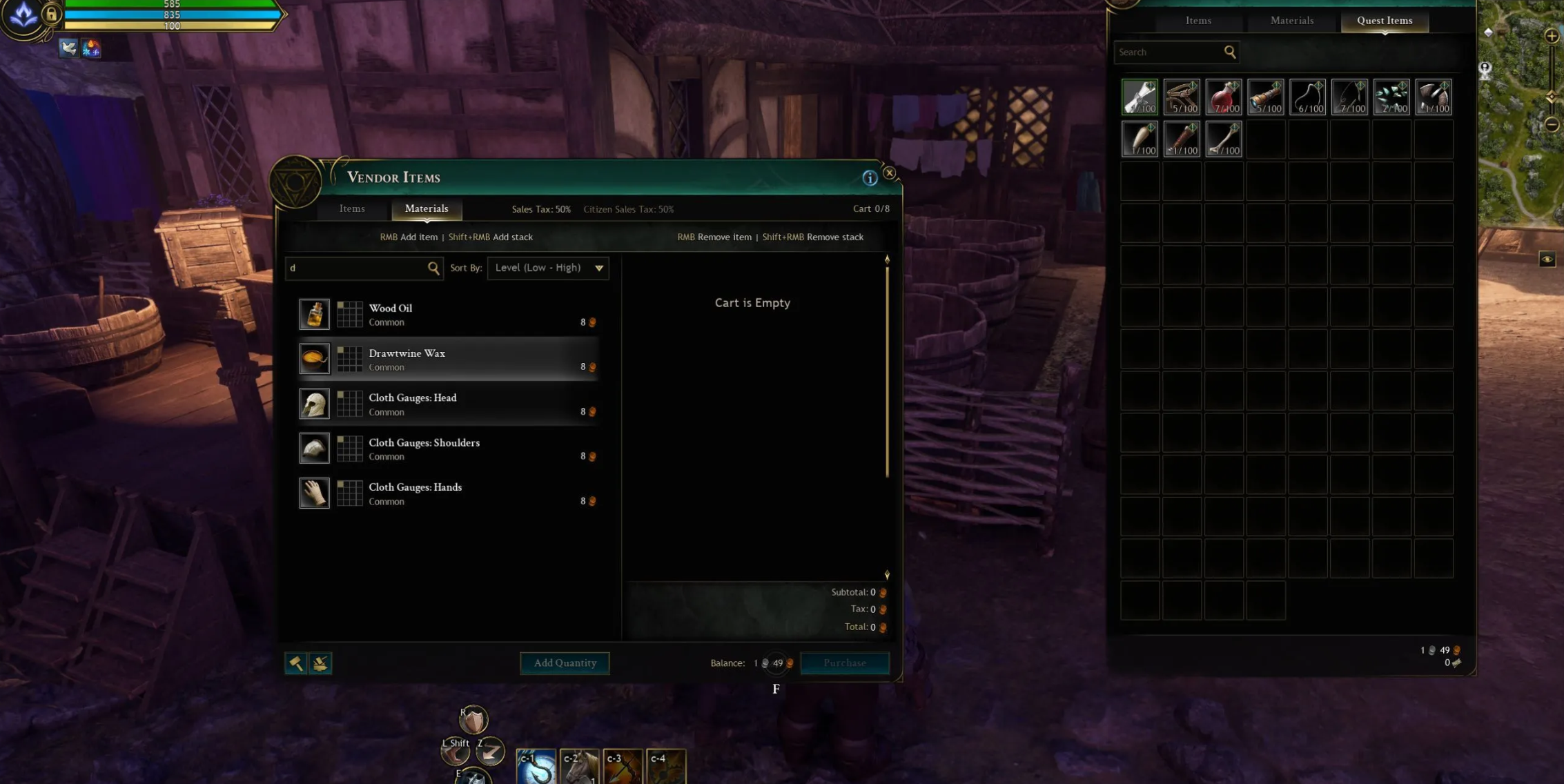The height and width of the screenshot is (784, 1564).
Task: Switch to inventory Materials tab
Action: tap(1291, 21)
